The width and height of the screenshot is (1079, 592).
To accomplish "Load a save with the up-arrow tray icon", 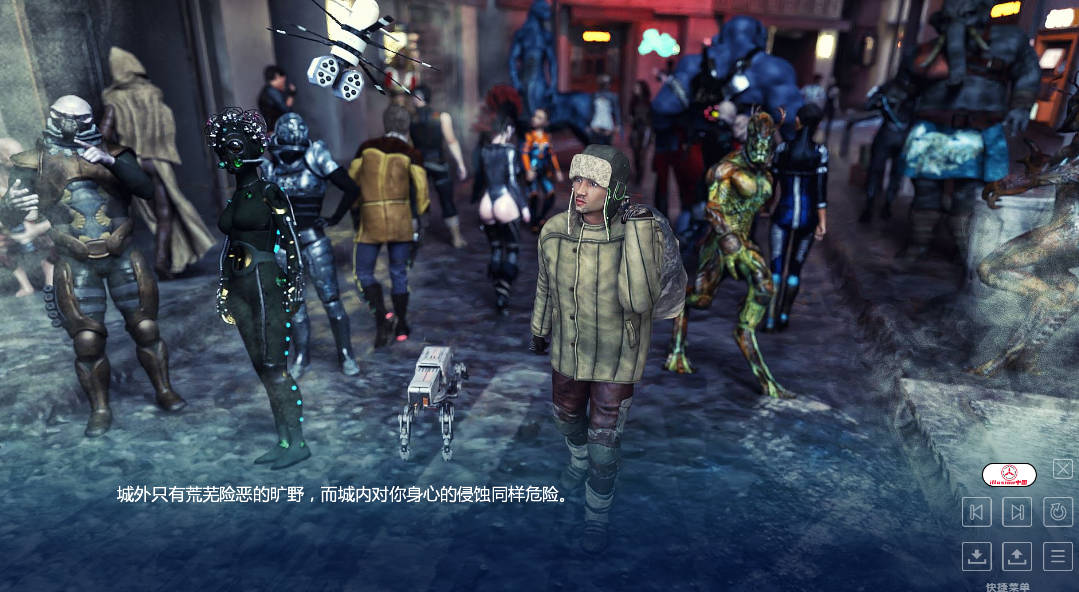I will (1017, 556).
